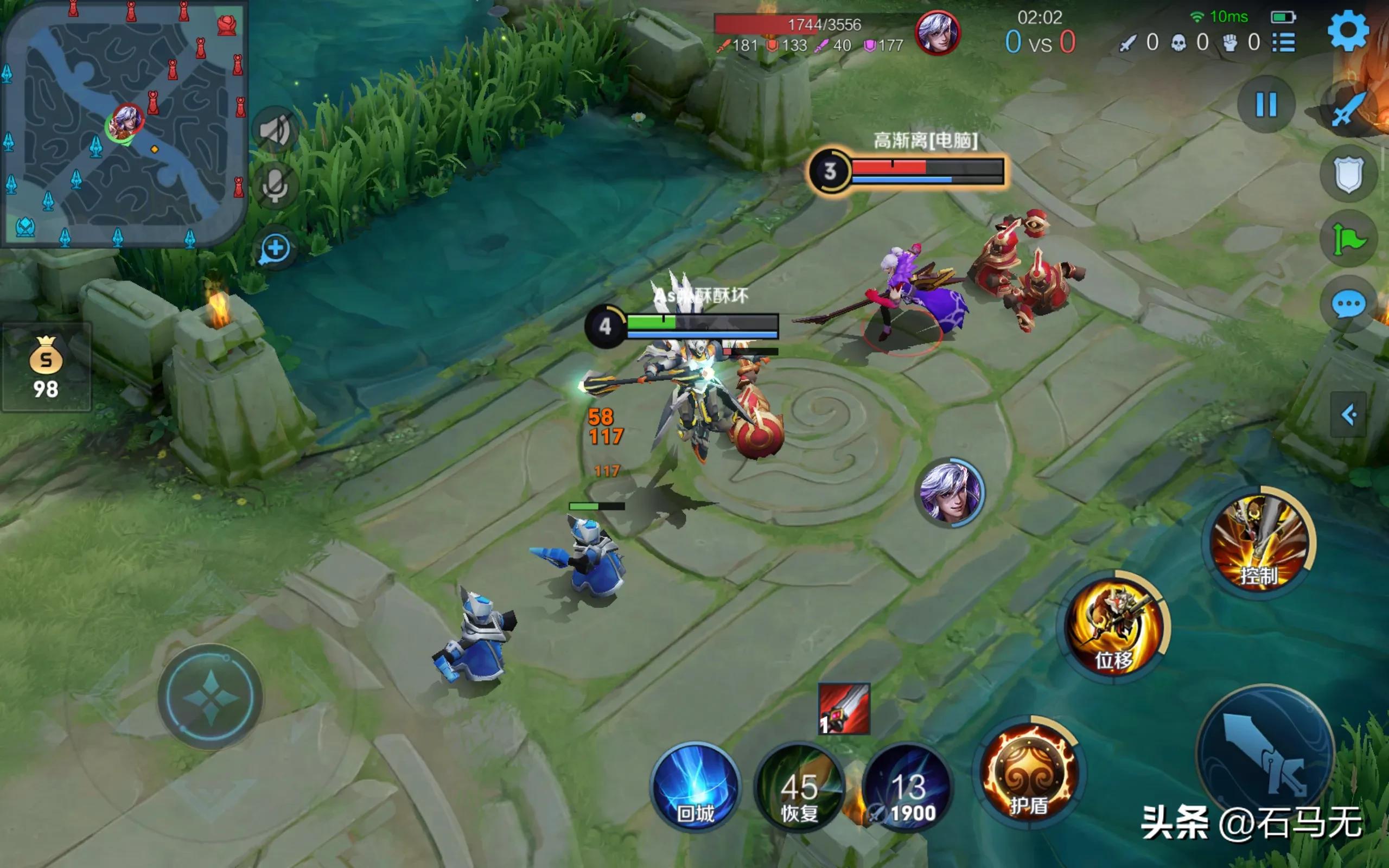Open the quick message plus bubble
The image size is (1389, 868).
(275, 250)
